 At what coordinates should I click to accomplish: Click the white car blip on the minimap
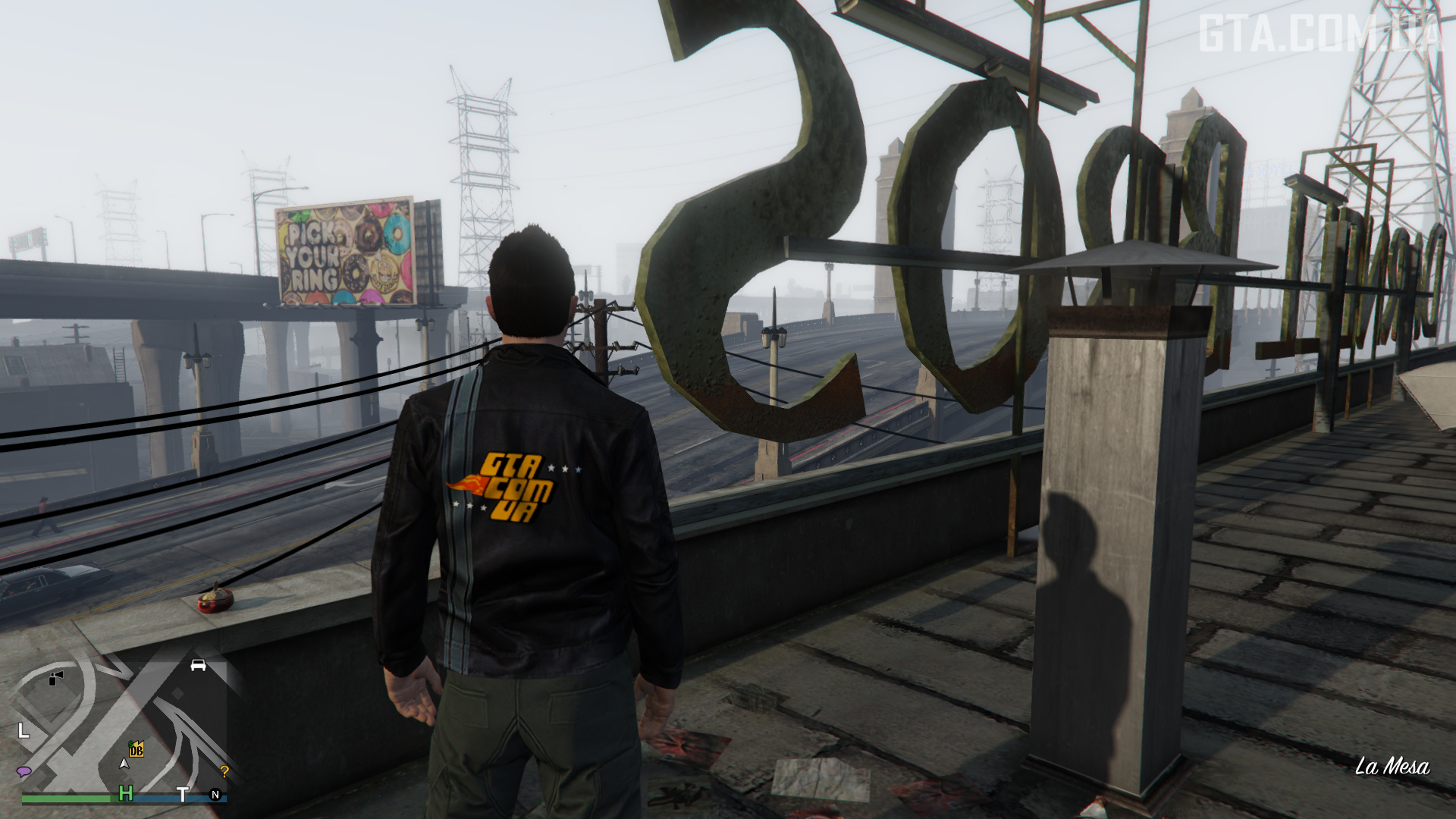[x=198, y=665]
